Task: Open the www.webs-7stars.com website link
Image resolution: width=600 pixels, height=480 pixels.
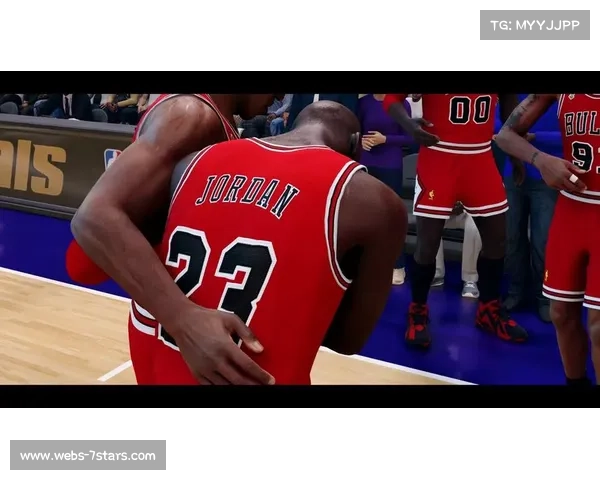Action: [88, 456]
